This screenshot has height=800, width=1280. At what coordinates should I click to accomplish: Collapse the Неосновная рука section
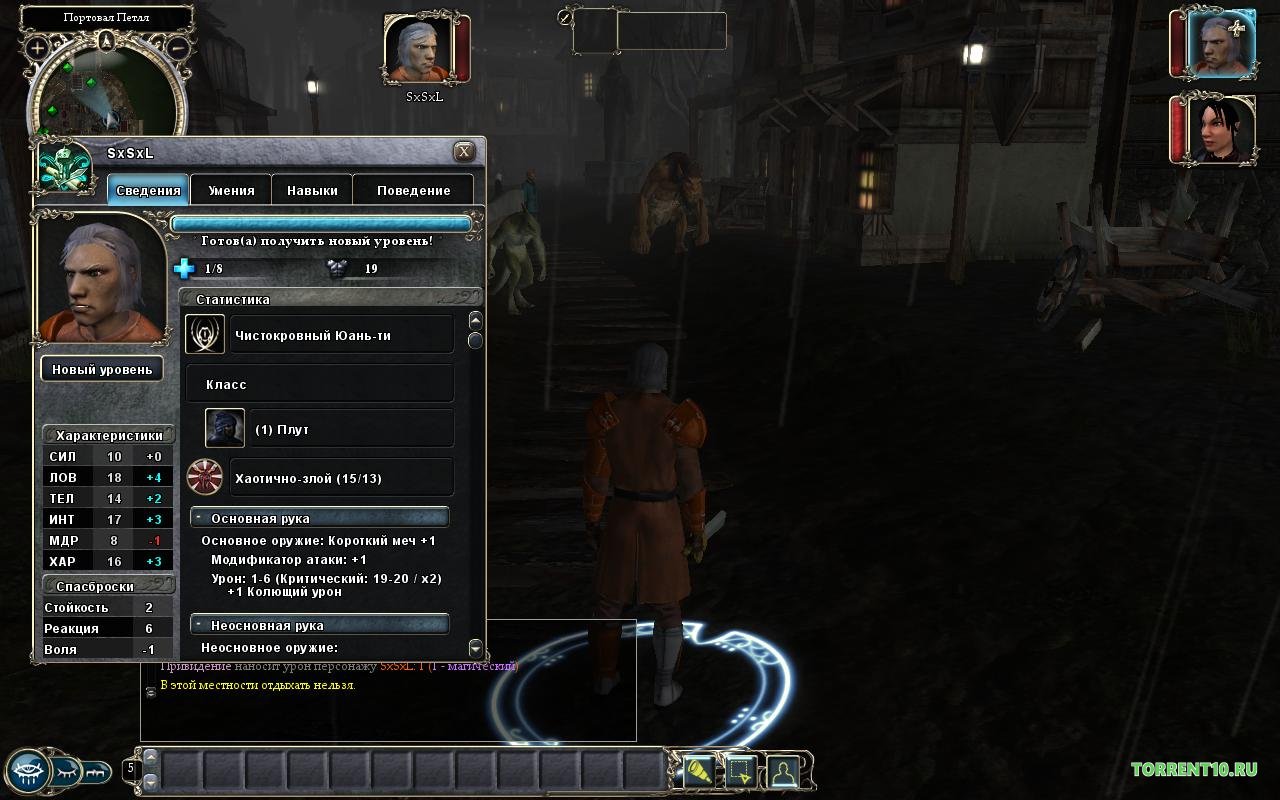click(201, 625)
